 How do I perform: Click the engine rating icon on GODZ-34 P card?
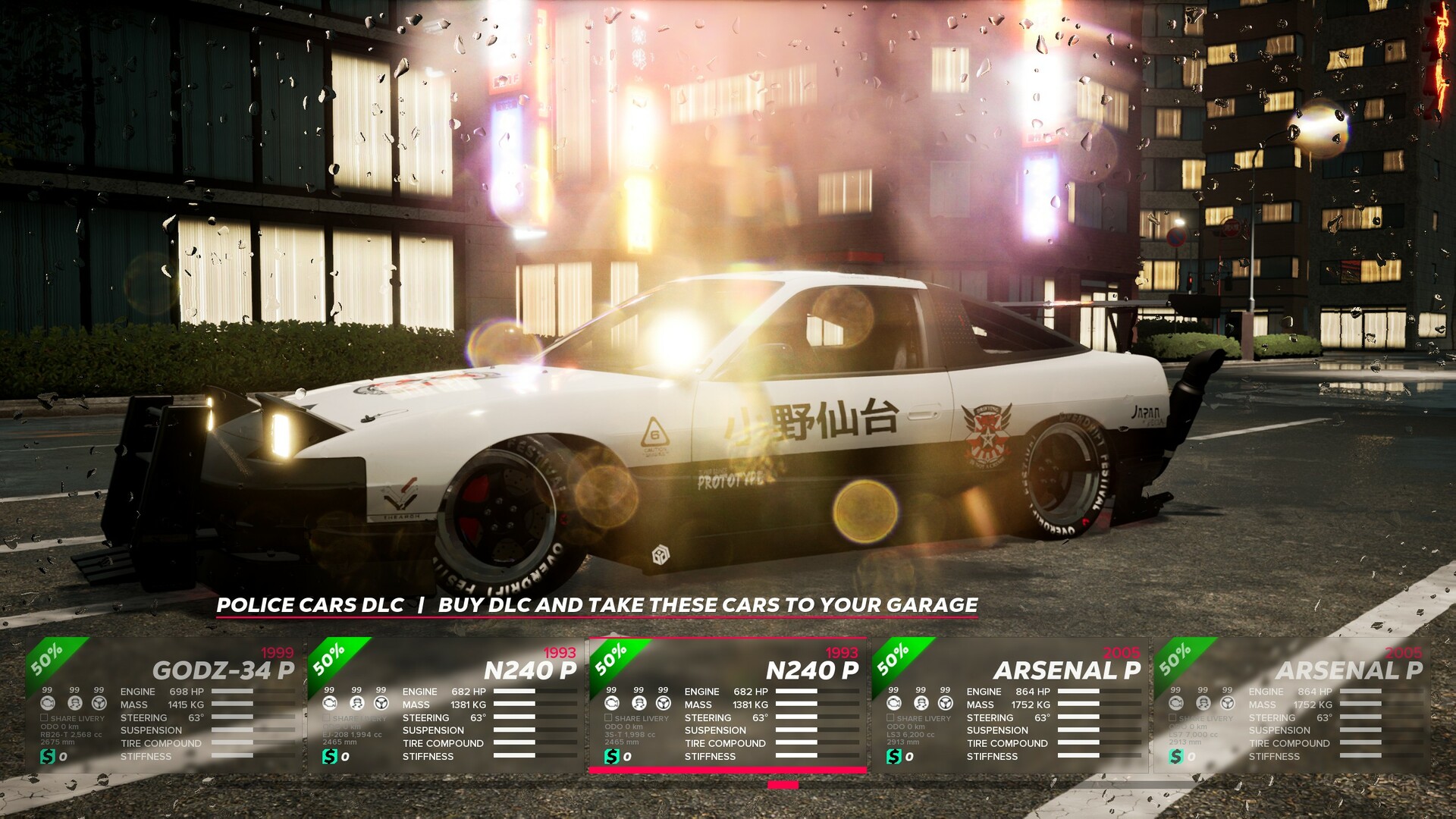(x=48, y=704)
